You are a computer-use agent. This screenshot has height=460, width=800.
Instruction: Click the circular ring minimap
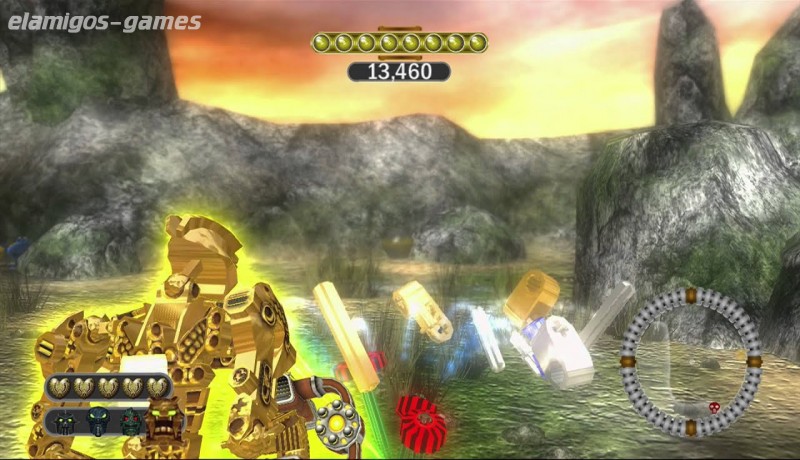[689, 361]
